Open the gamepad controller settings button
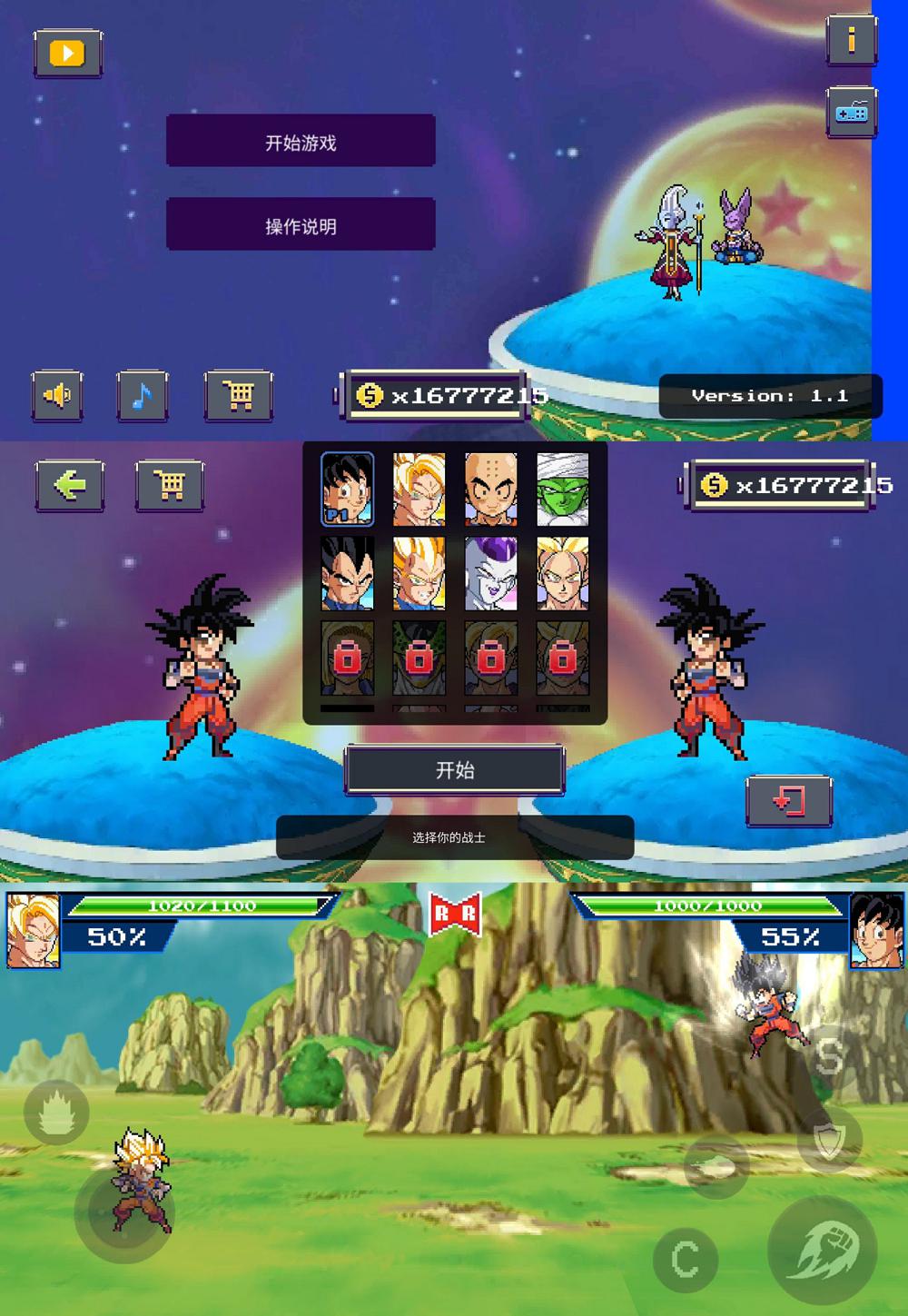Viewport: 908px width, 1316px height. point(851,113)
